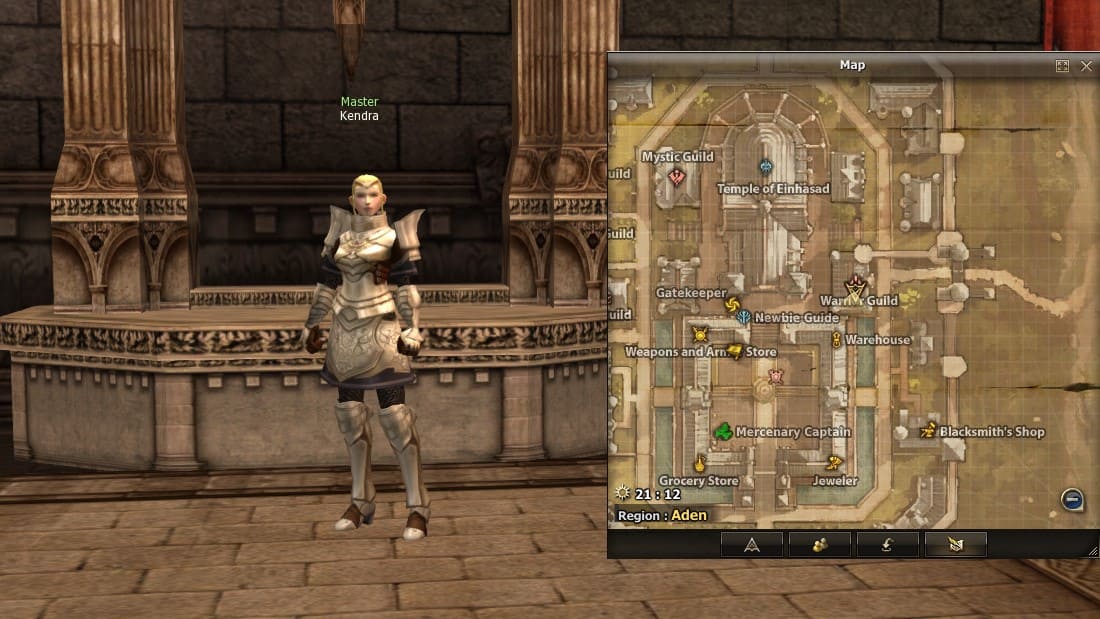This screenshot has width=1100, height=619.
Task: Choose the Newbie Guide marker
Action: point(744,318)
